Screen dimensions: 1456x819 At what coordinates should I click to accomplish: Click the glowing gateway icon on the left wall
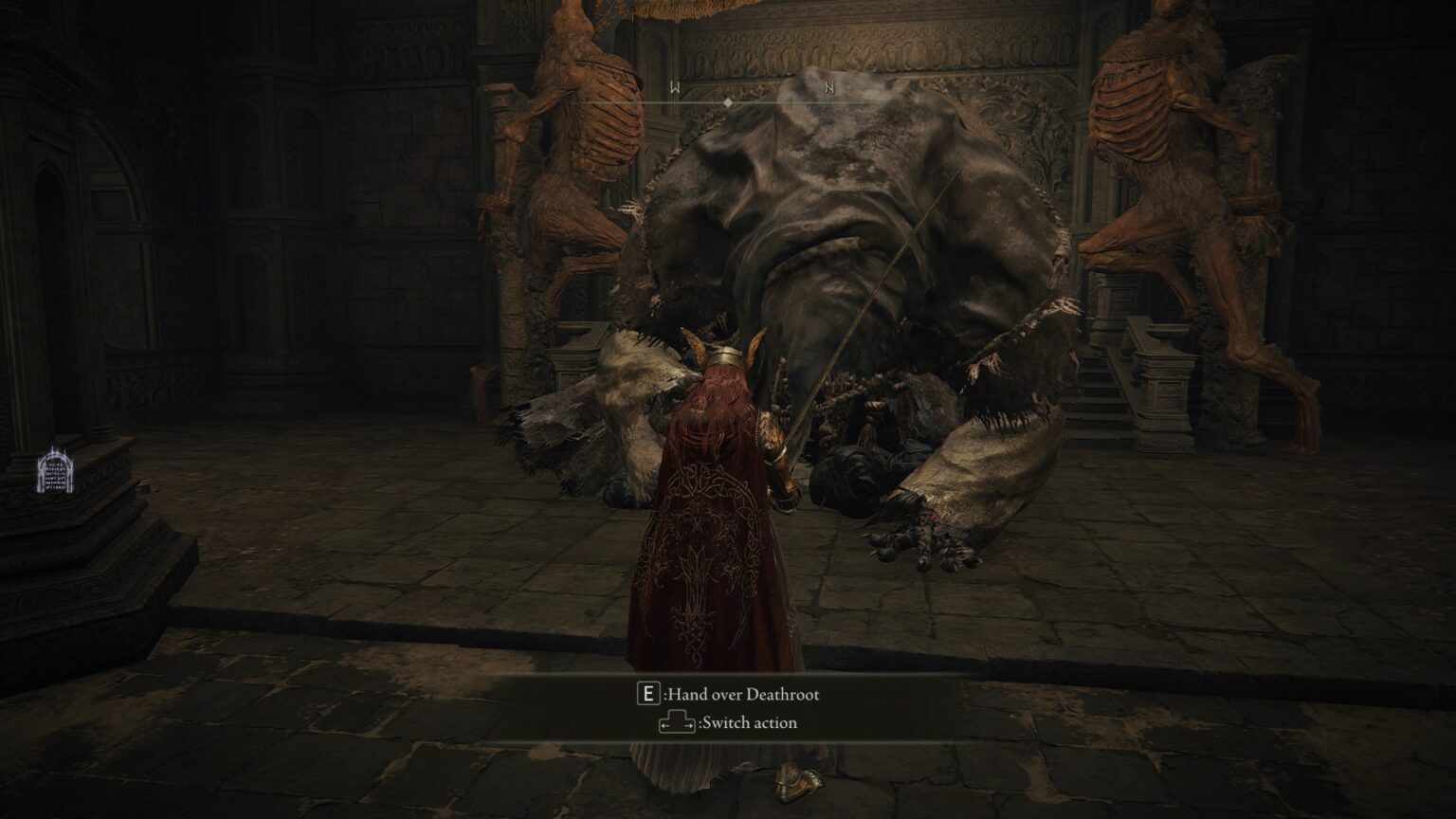point(54,471)
